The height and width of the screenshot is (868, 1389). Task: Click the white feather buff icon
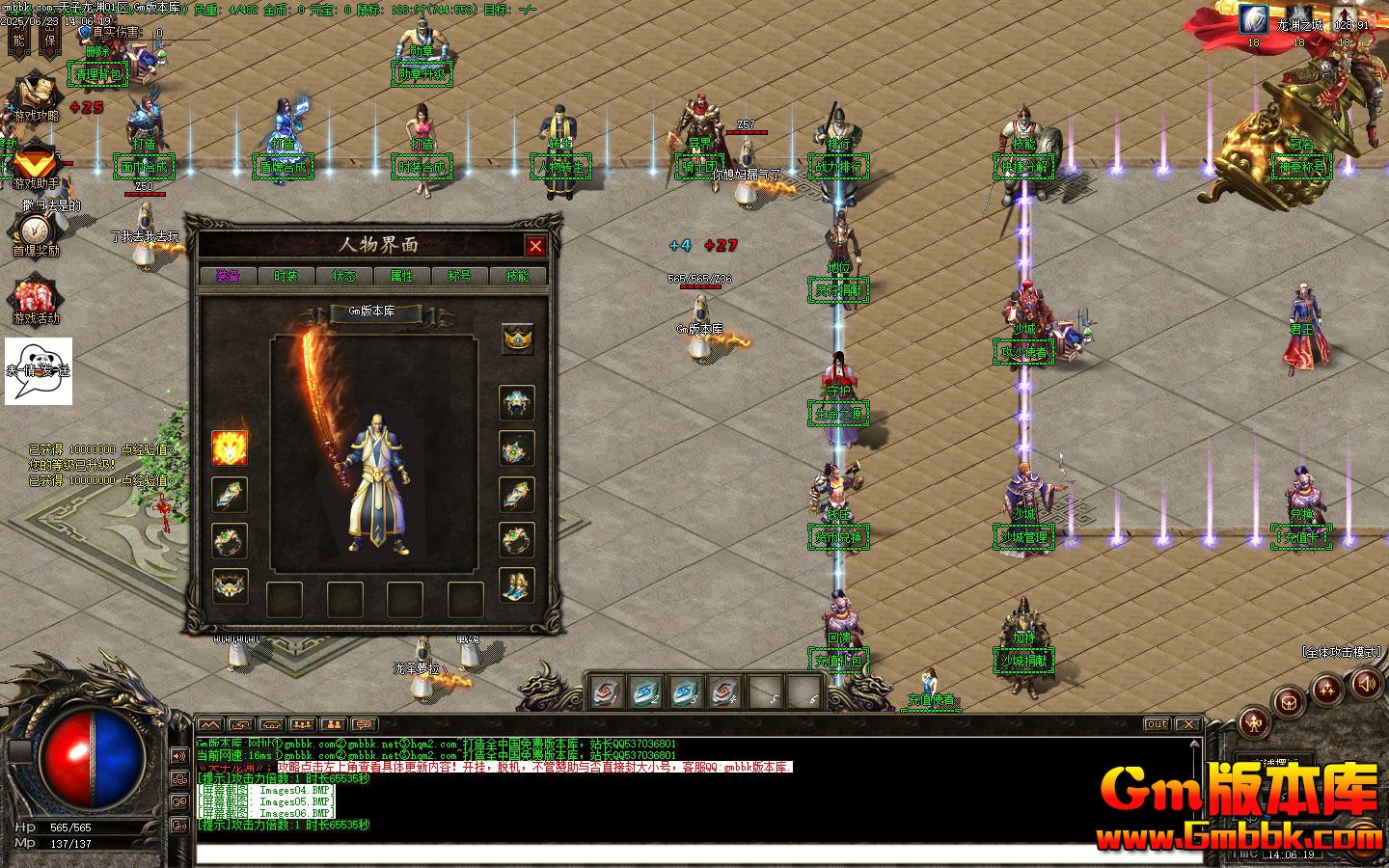(x=1253, y=19)
